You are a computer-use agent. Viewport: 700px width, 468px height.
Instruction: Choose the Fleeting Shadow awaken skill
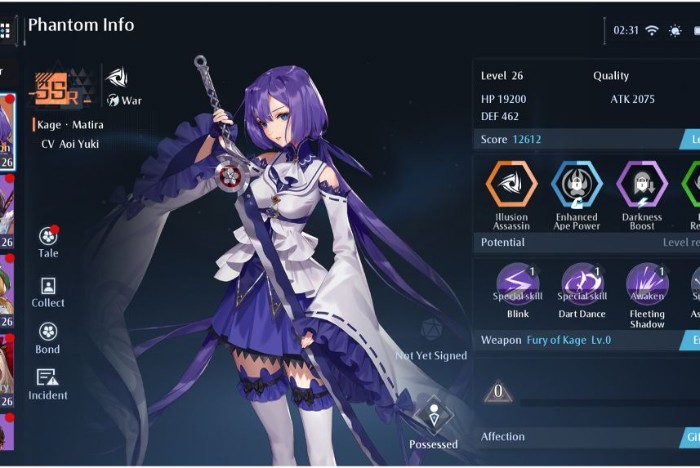coord(647,283)
